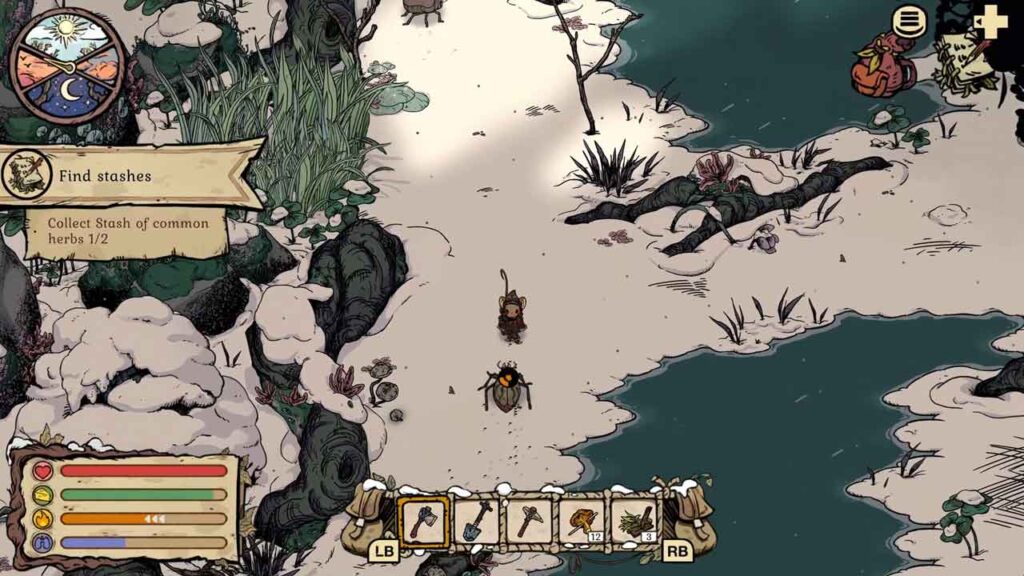Choose the blue shovel slot
The width and height of the screenshot is (1024, 576).
click(477, 521)
